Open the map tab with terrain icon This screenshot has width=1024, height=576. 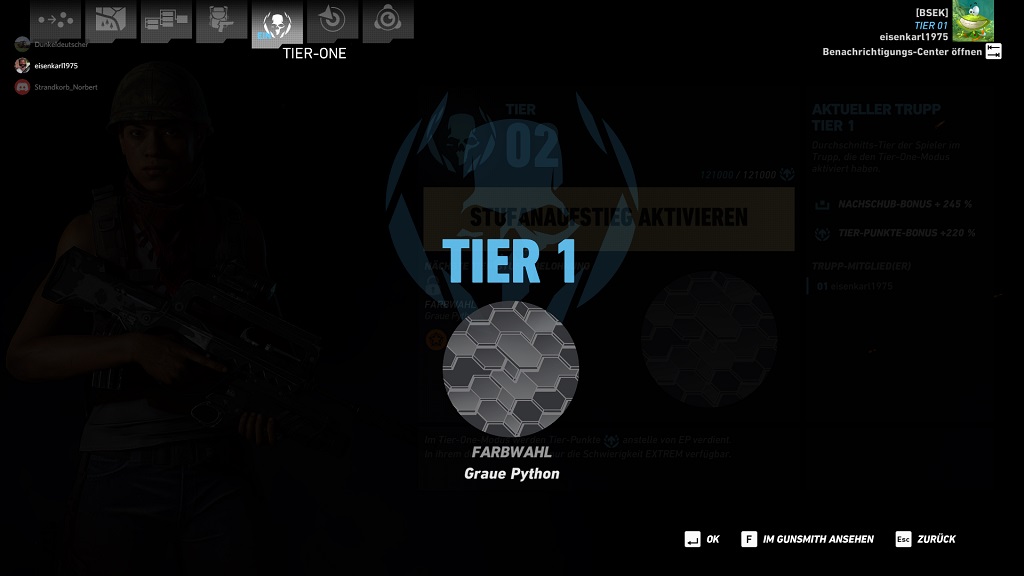point(110,20)
